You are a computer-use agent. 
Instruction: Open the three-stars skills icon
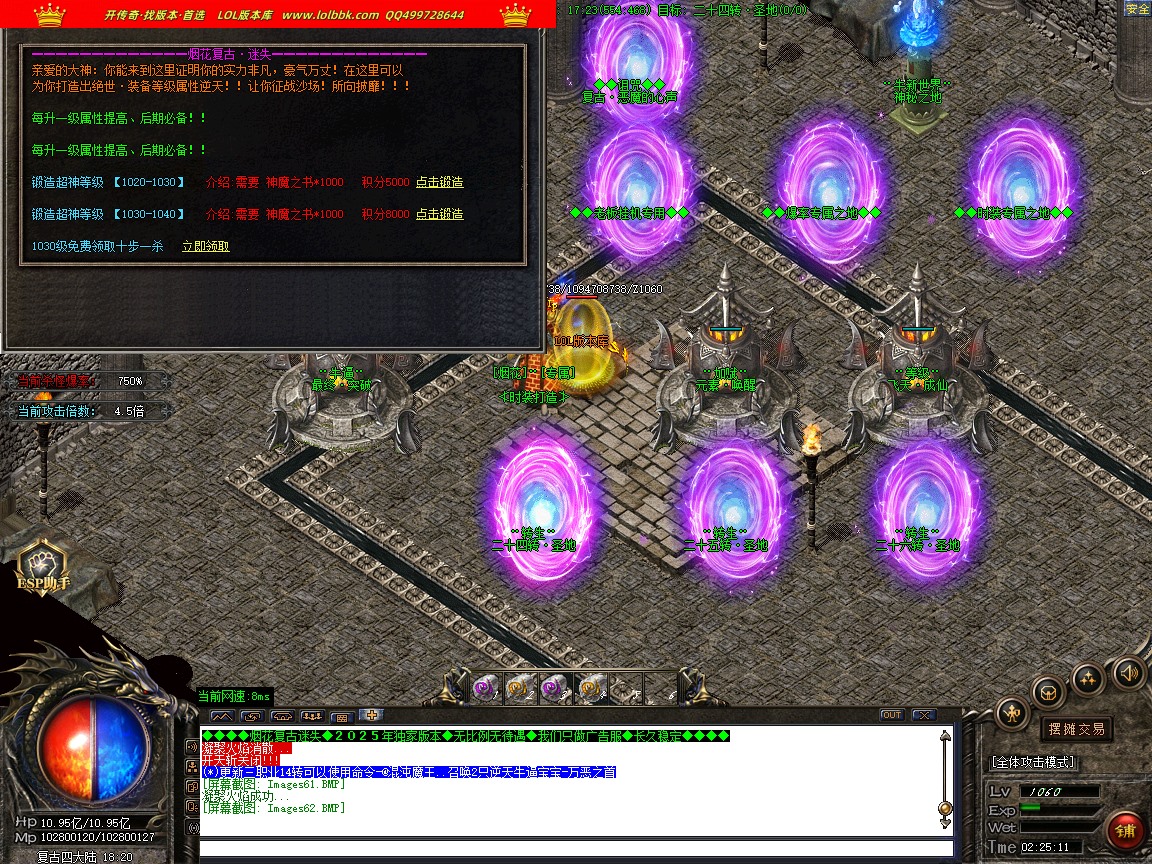1088,680
